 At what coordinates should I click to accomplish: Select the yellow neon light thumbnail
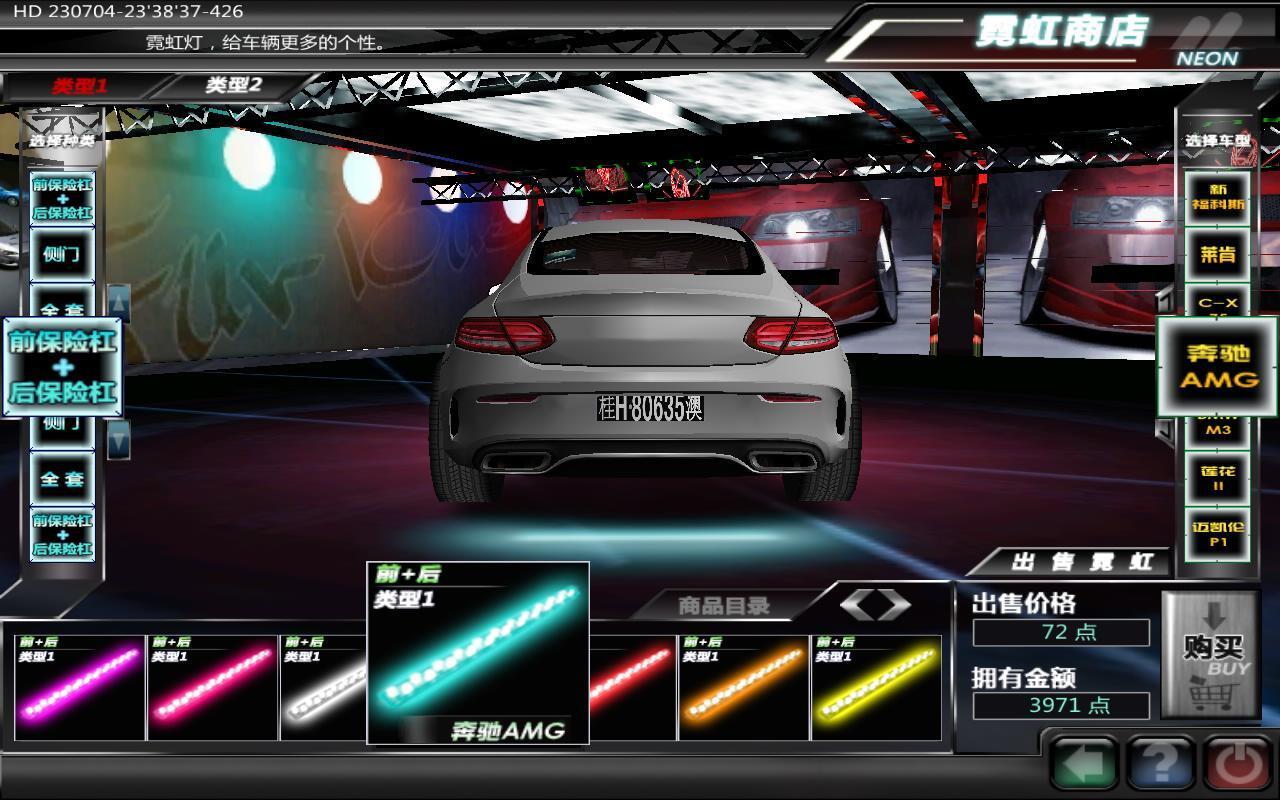click(x=876, y=687)
